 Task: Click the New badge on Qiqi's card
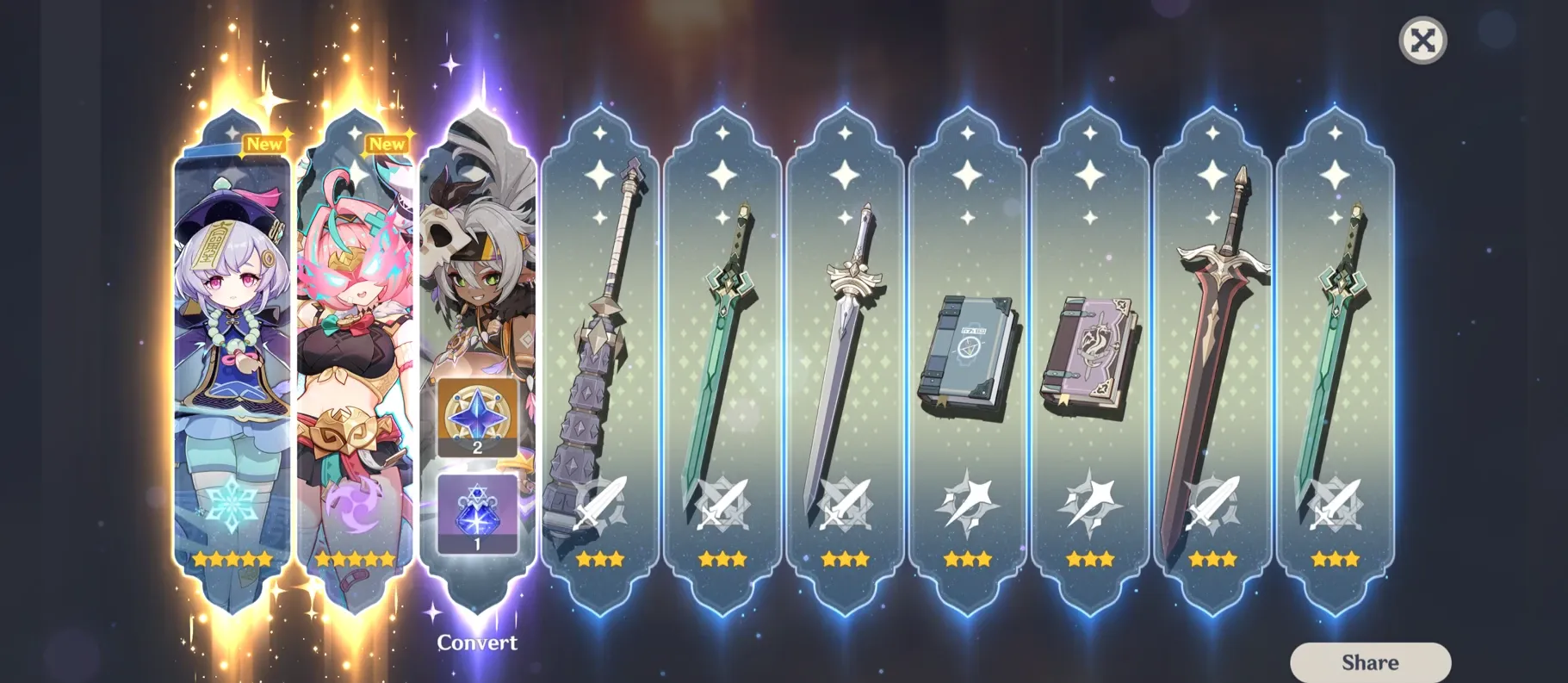click(263, 144)
